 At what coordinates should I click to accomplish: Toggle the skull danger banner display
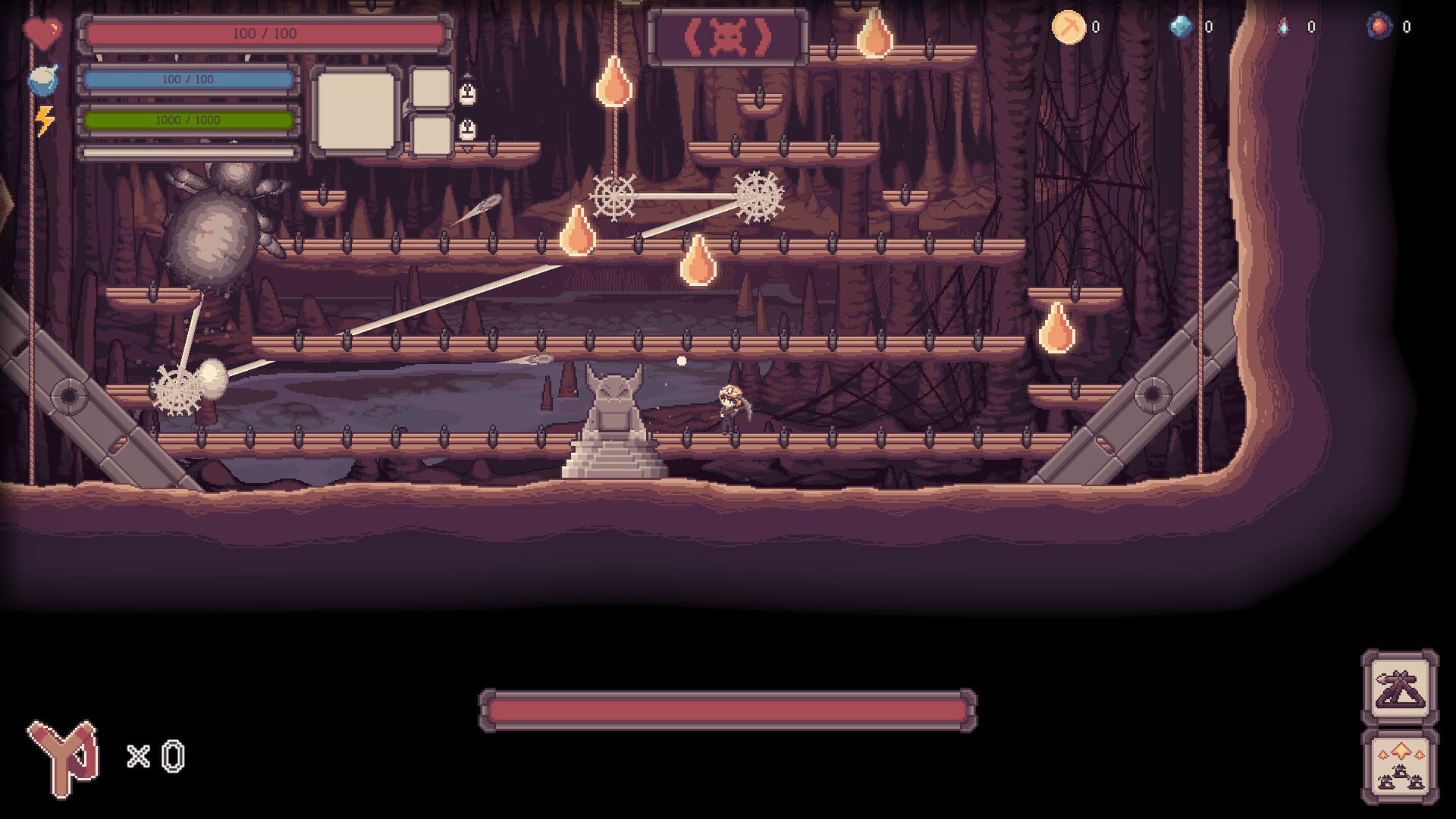click(x=728, y=35)
